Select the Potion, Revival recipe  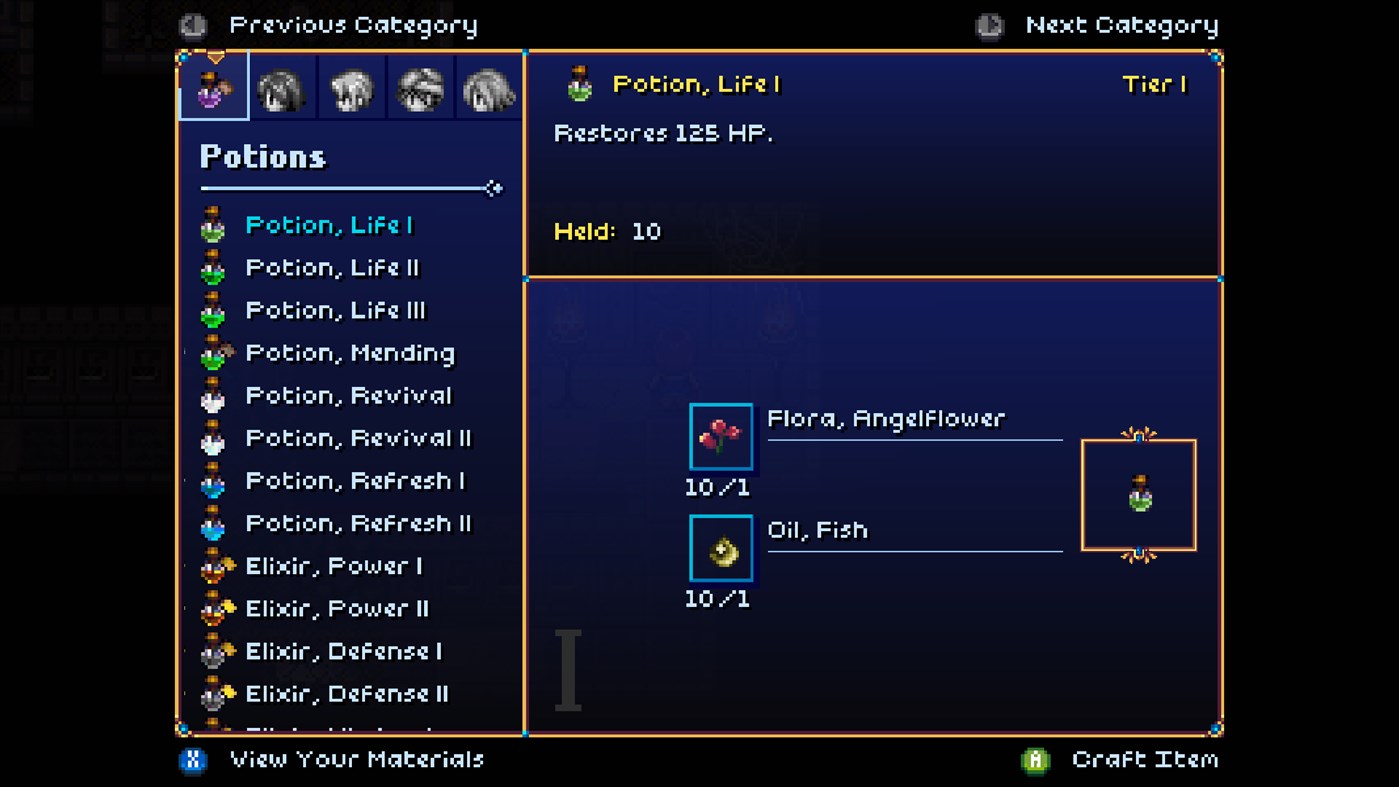[x=348, y=396]
